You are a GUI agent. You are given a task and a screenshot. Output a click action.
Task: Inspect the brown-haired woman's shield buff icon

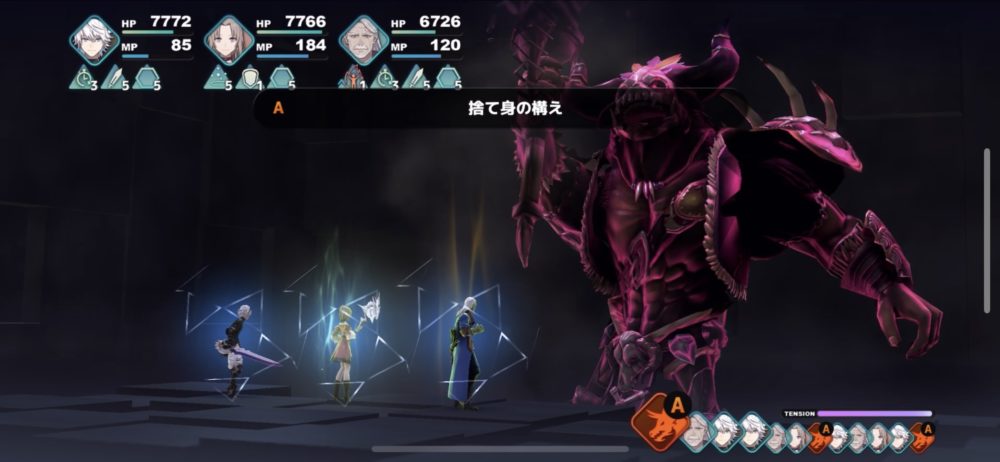pyautogui.click(x=249, y=76)
